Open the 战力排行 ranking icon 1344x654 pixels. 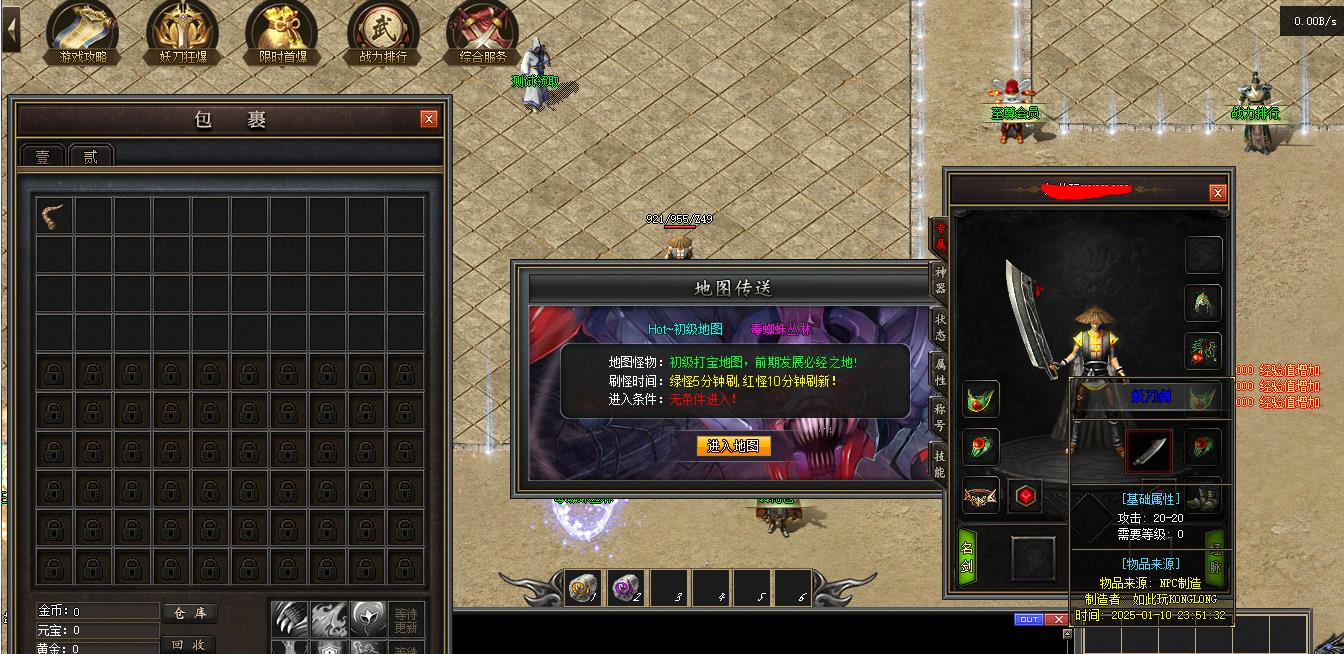pyautogui.click(x=382, y=30)
